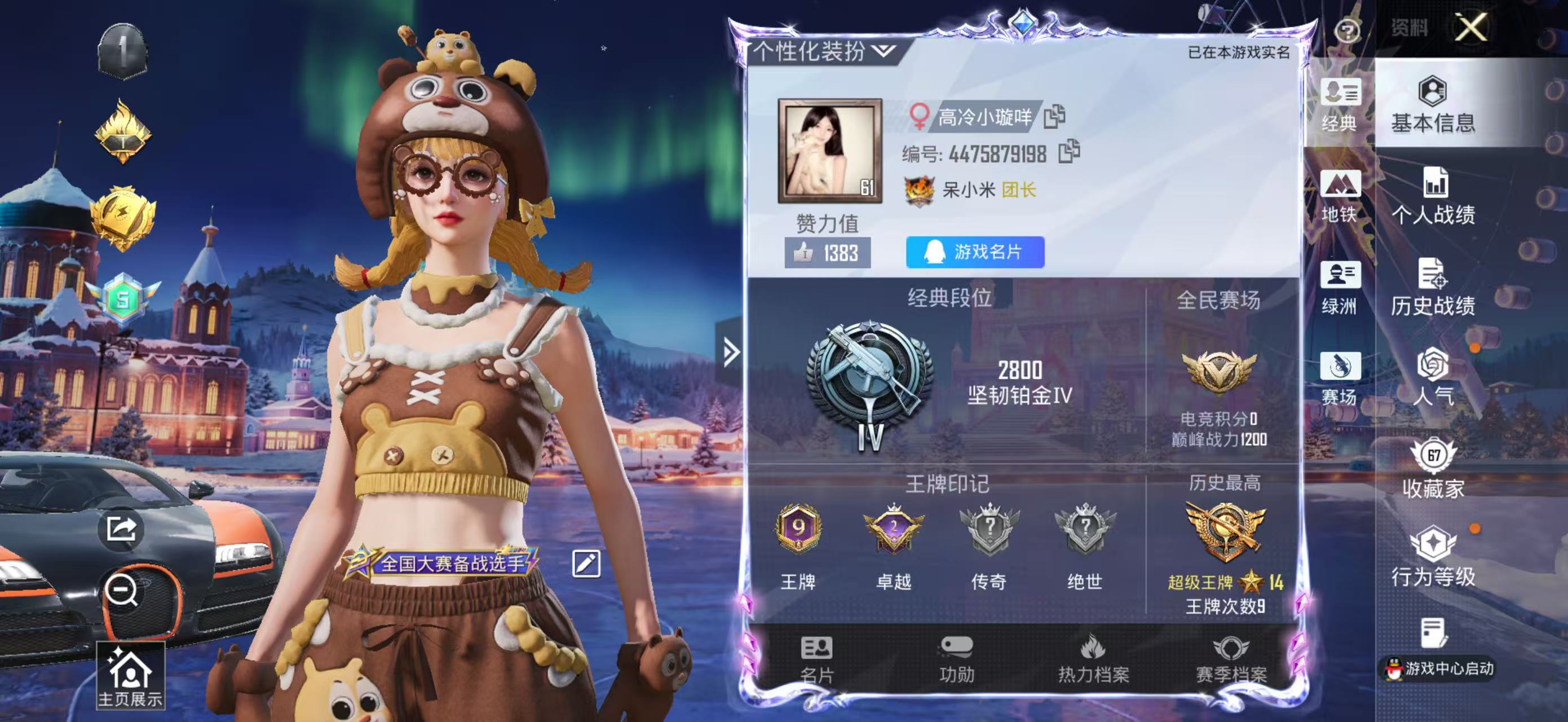Edit the 全国大赛备战选手 title with the pencil
1568x722 pixels.
coord(586,563)
